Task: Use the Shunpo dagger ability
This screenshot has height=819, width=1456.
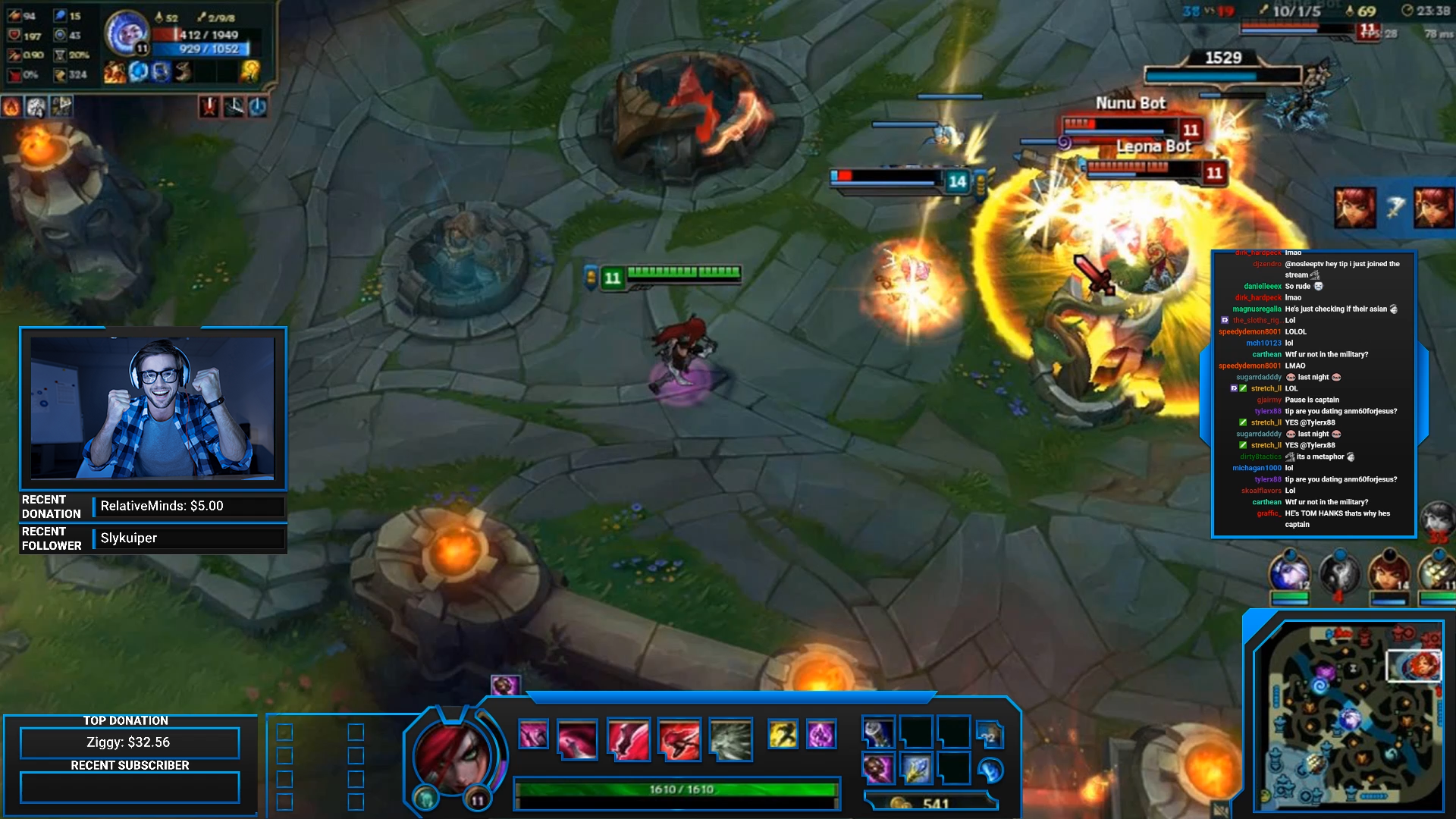Action: tap(679, 739)
